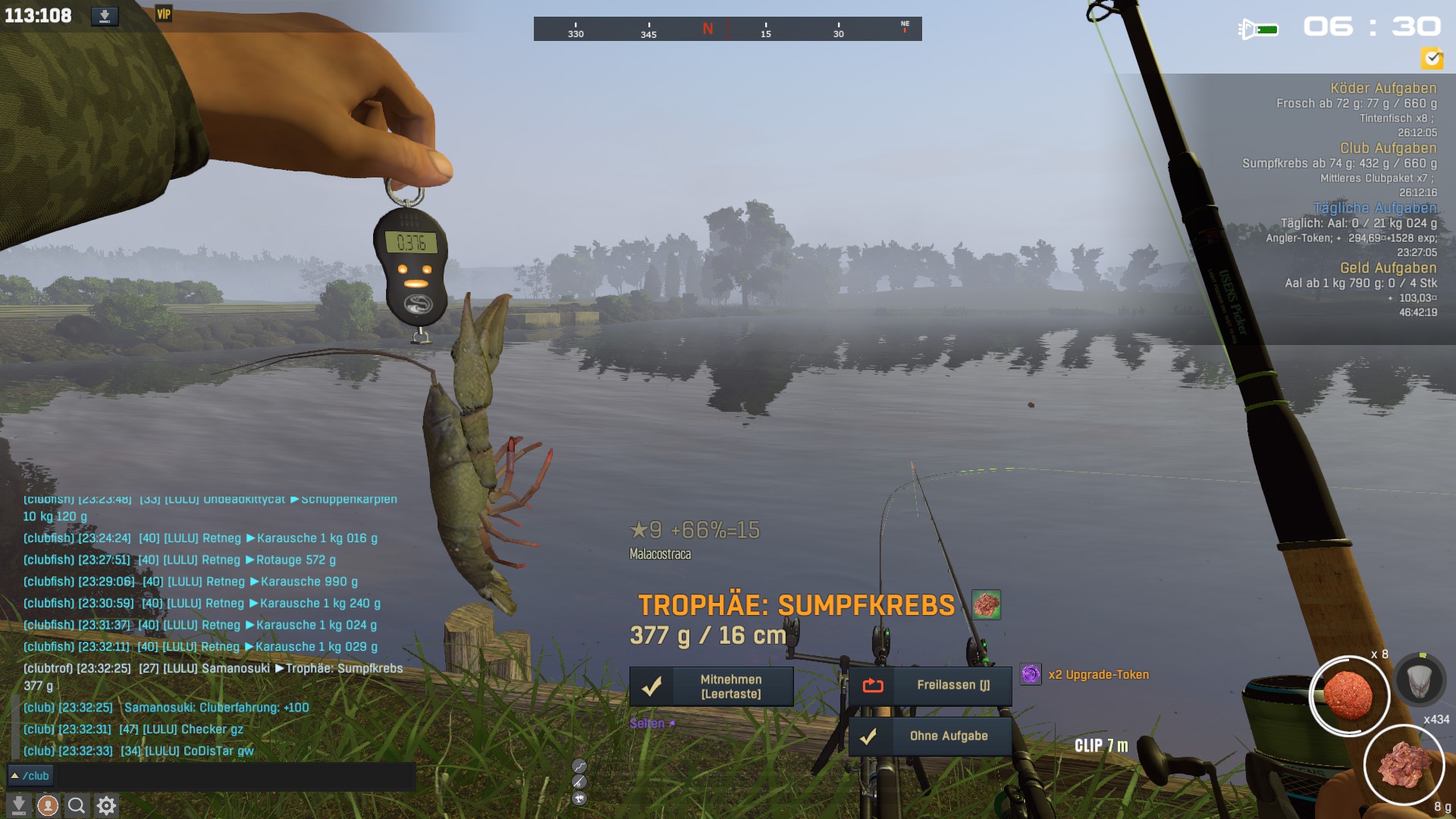This screenshot has height=819, width=1456.
Task: Open the yellow task checklist icon
Action: click(1432, 58)
